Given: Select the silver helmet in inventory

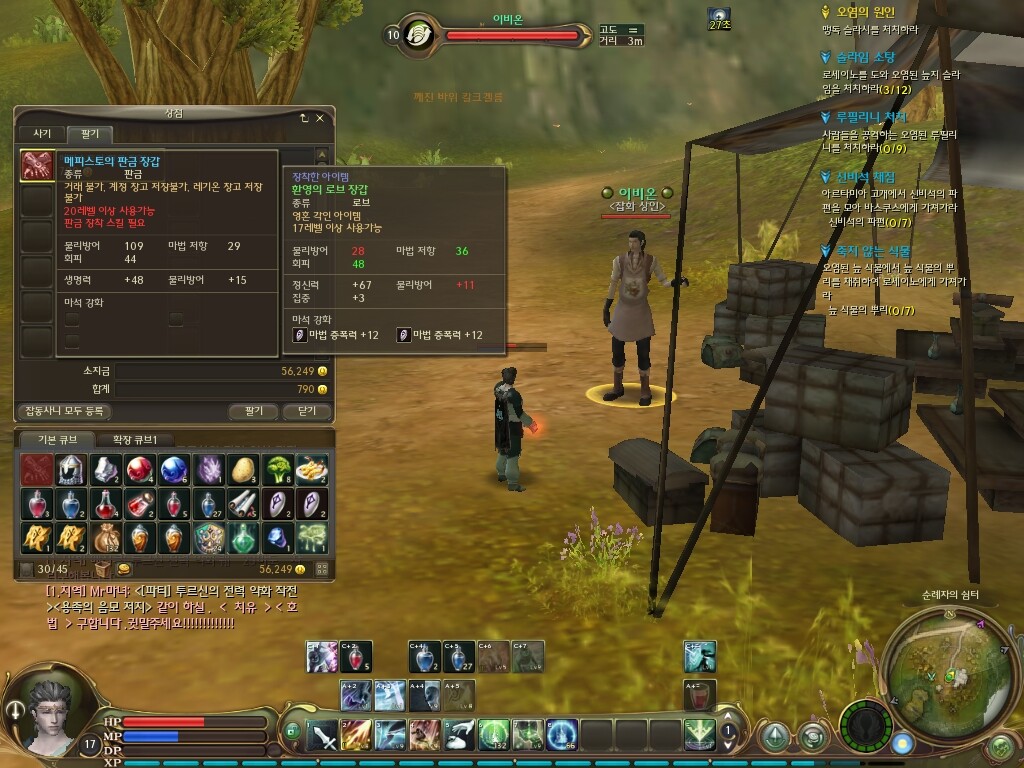Looking at the screenshot, I should coord(70,469).
